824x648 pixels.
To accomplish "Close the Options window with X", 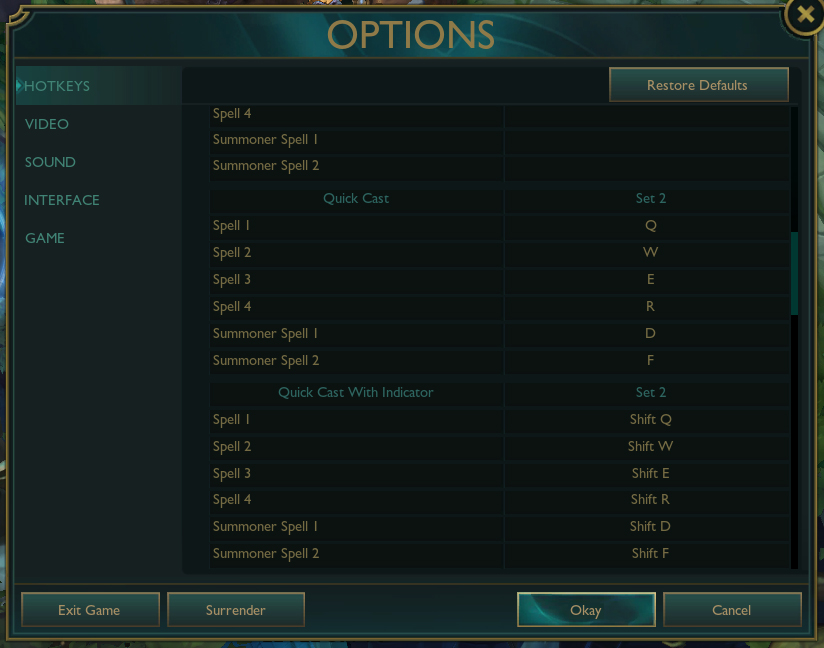I will coord(804,15).
